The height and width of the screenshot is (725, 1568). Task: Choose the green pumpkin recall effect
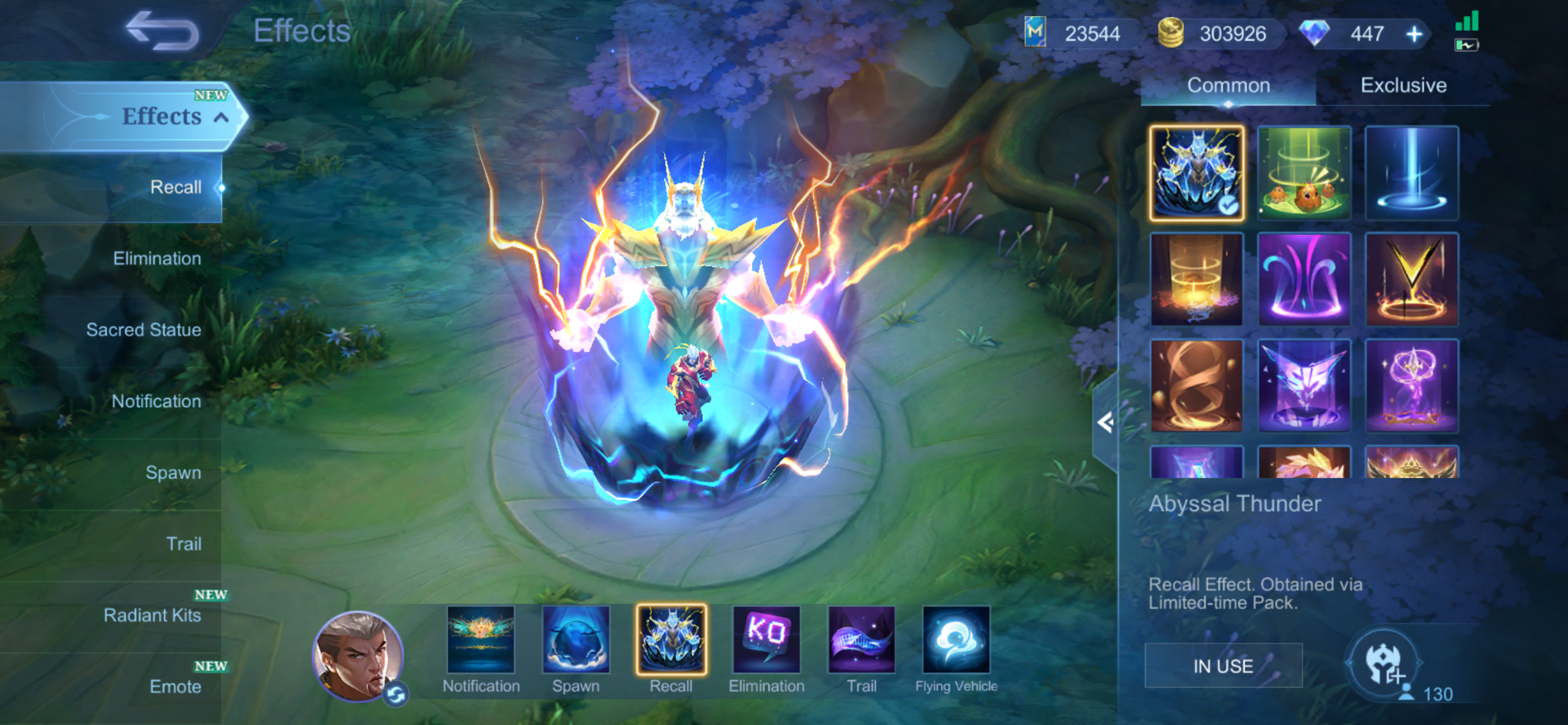pos(1304,173)
